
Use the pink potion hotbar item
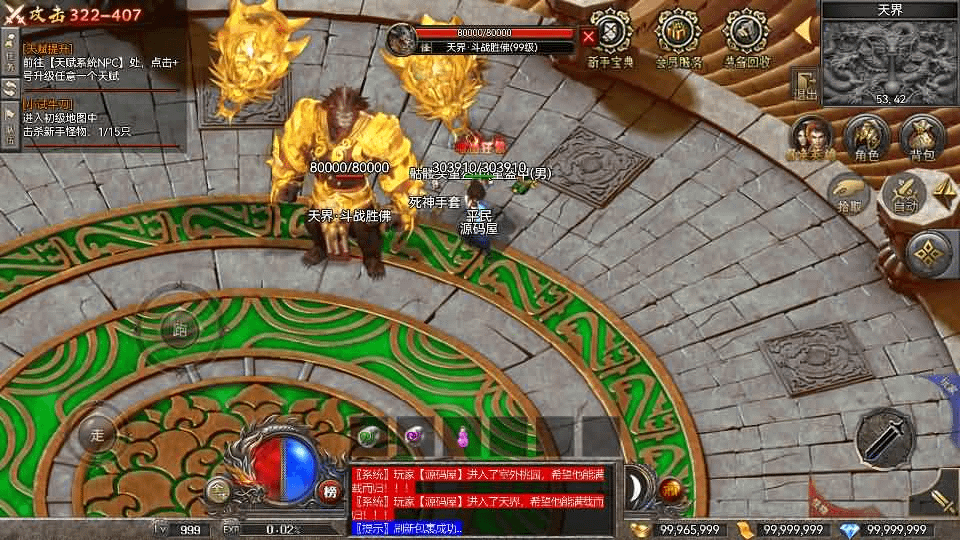coord(462,436)
